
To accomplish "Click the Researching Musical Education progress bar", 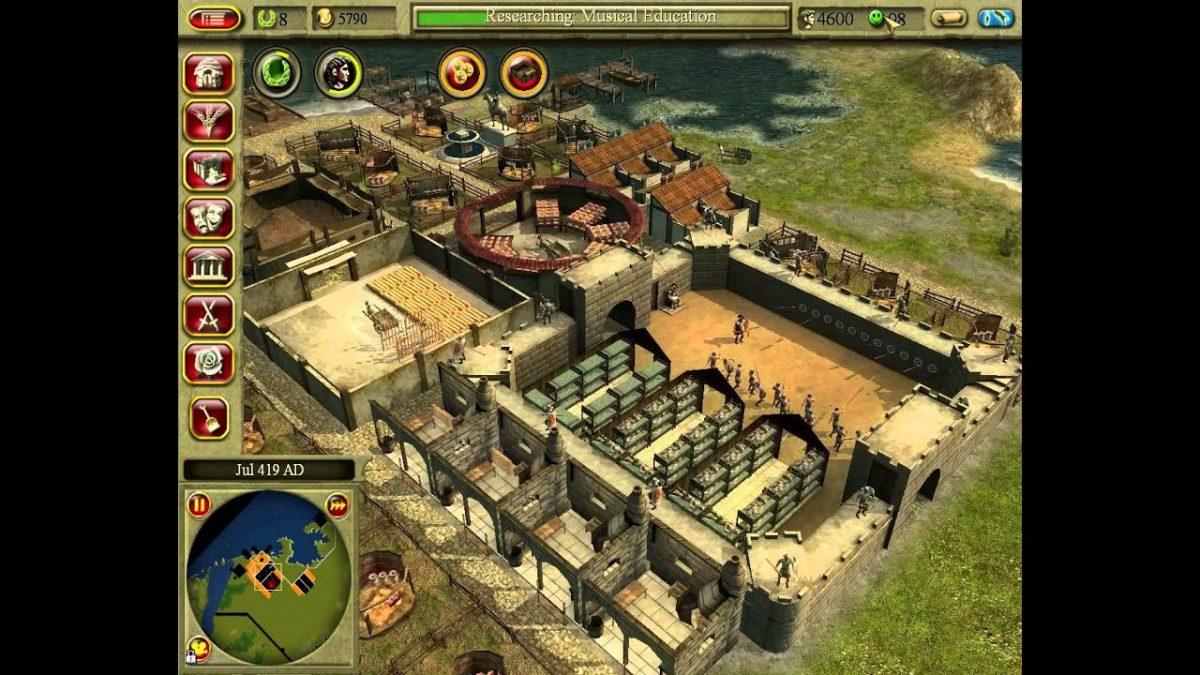I will [601, 18].
